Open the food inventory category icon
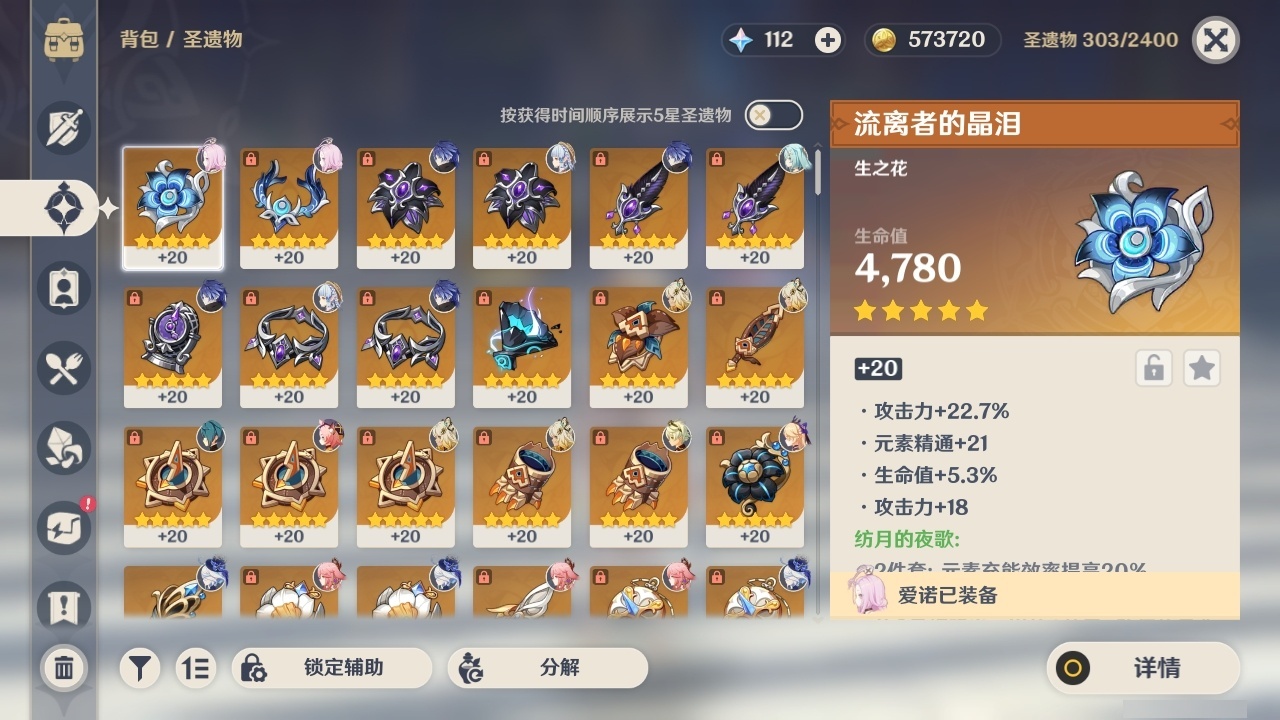 (x=62, y=368)
